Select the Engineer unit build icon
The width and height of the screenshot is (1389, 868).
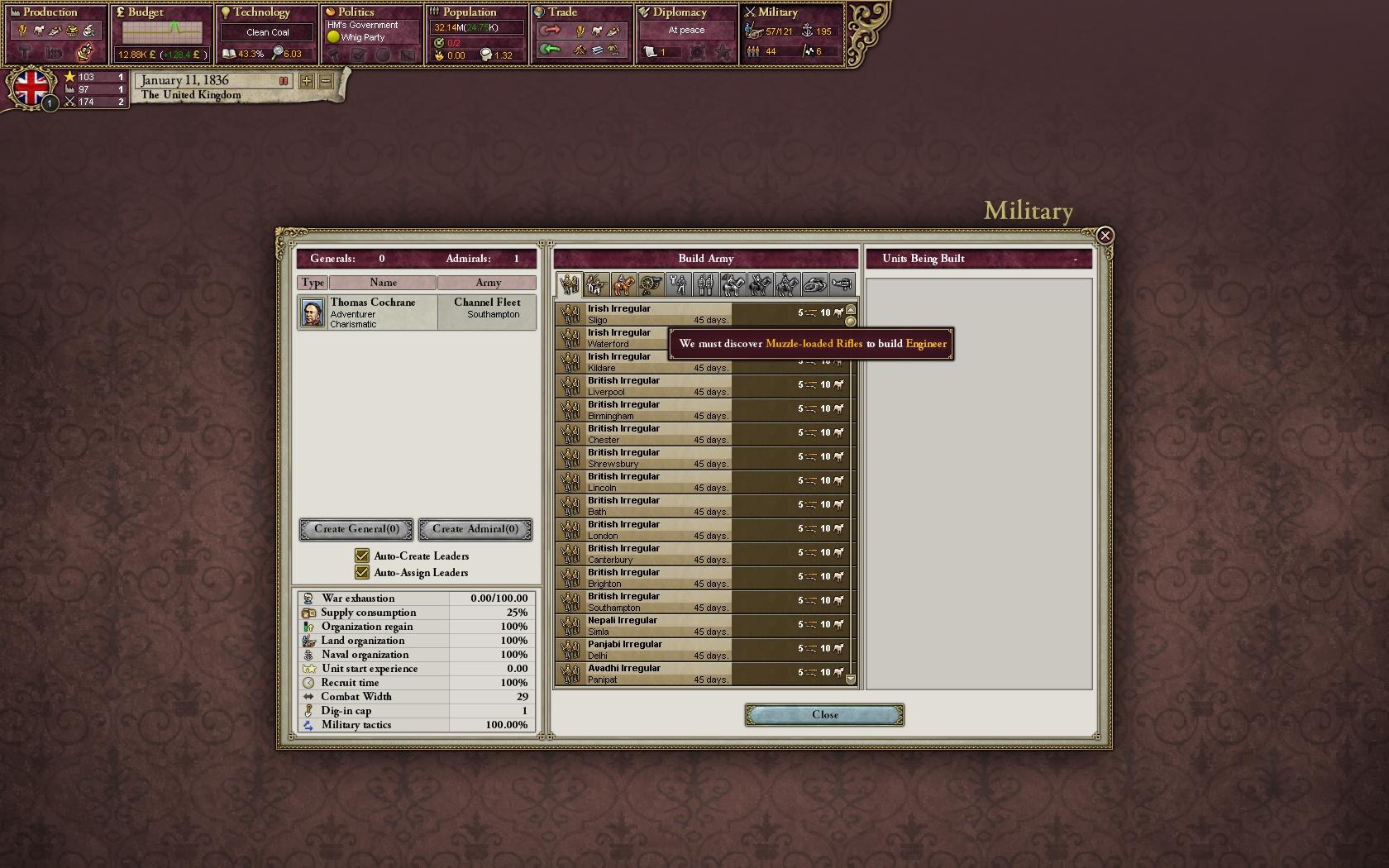(x=678, y=284)
